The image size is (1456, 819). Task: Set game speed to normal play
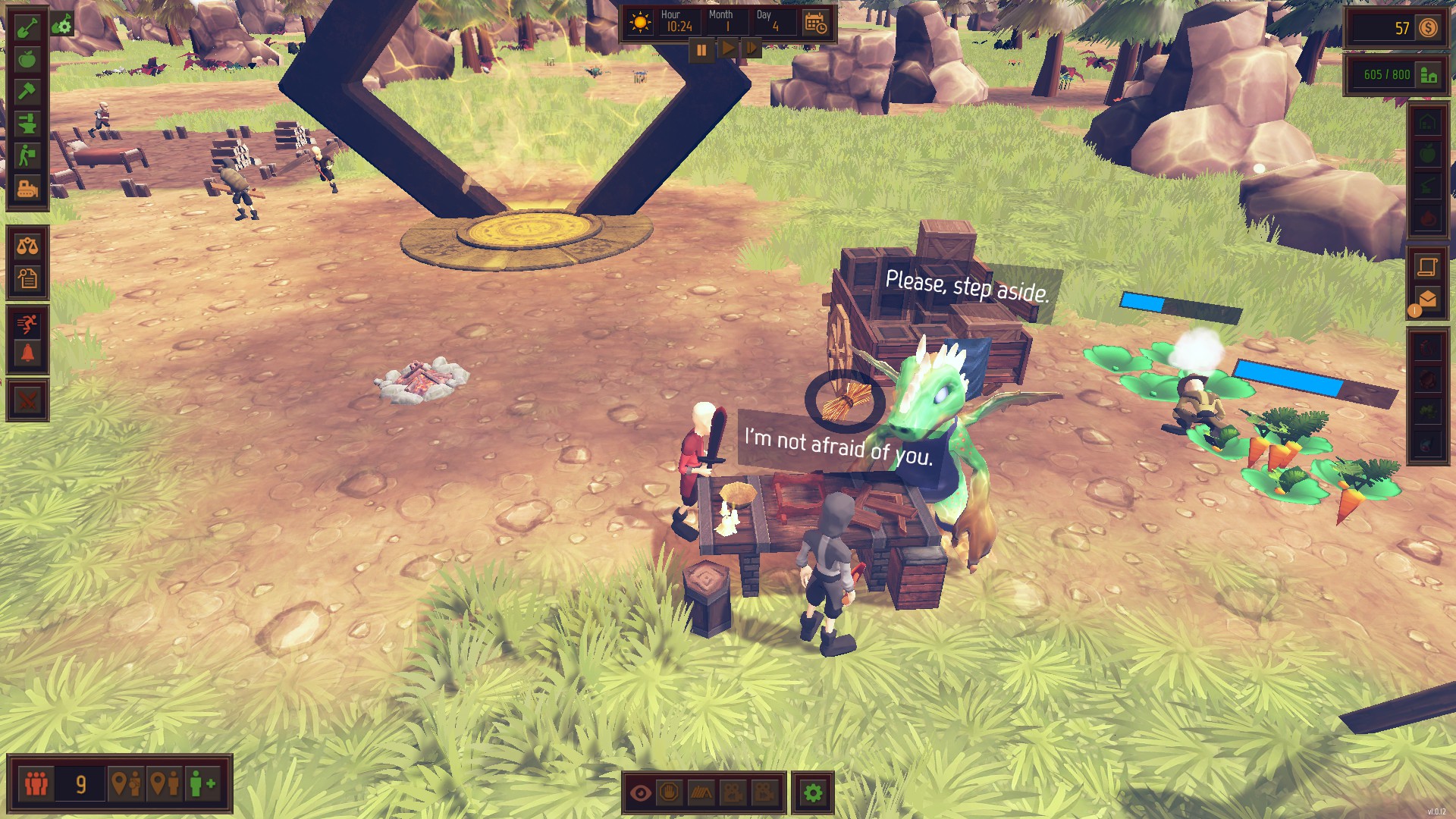coord(726,49)
